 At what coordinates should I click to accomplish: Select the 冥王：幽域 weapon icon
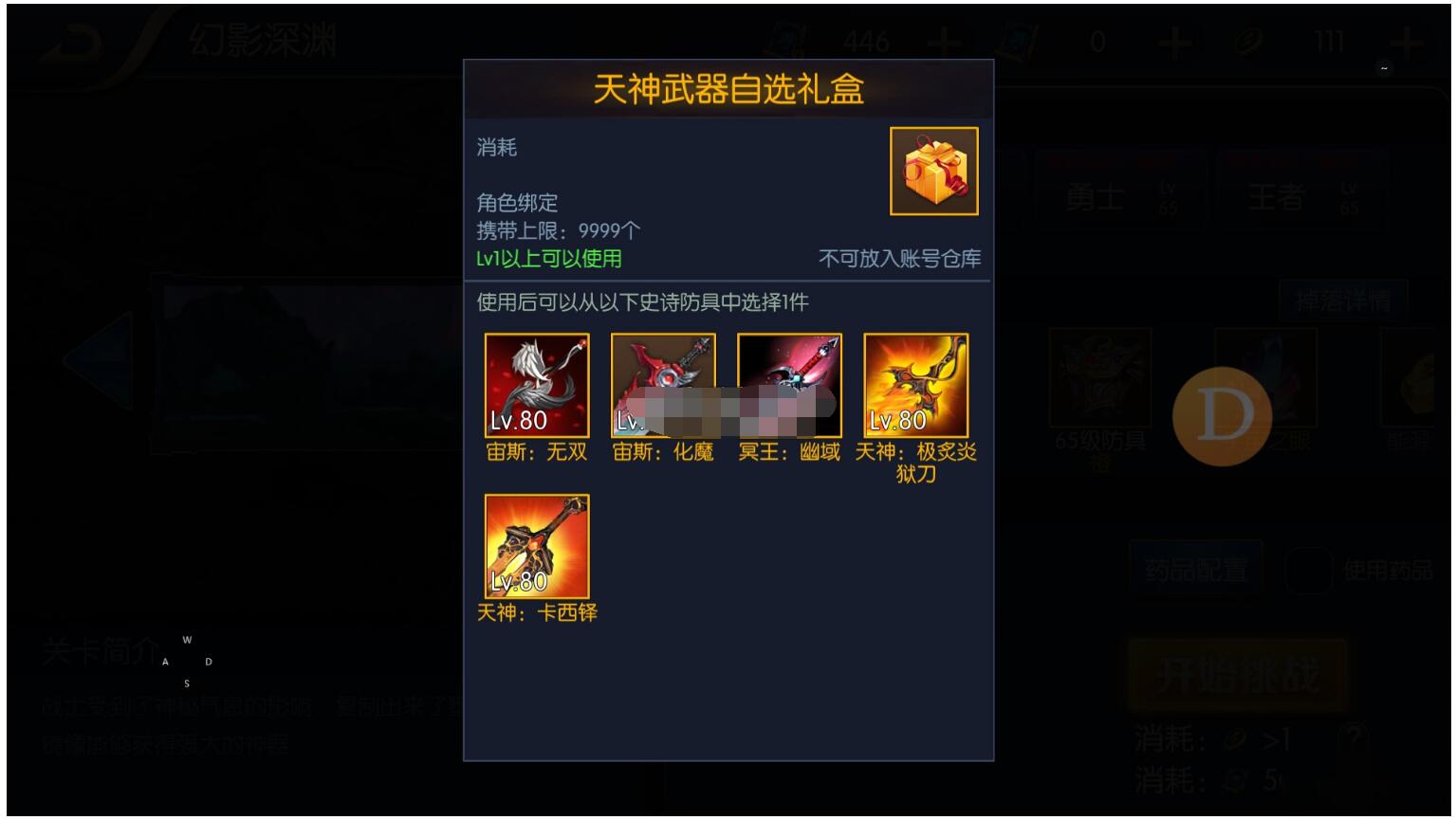790,384
